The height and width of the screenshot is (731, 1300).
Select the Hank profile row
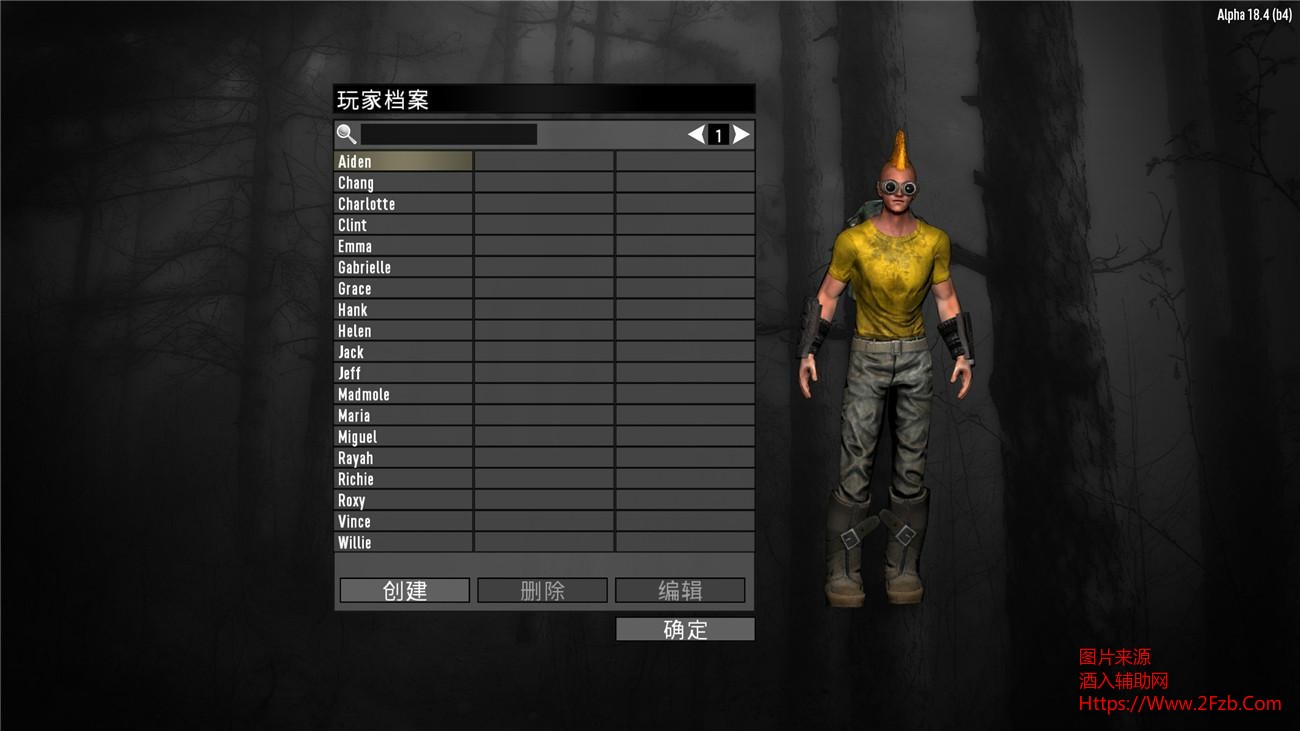(403, 310)
